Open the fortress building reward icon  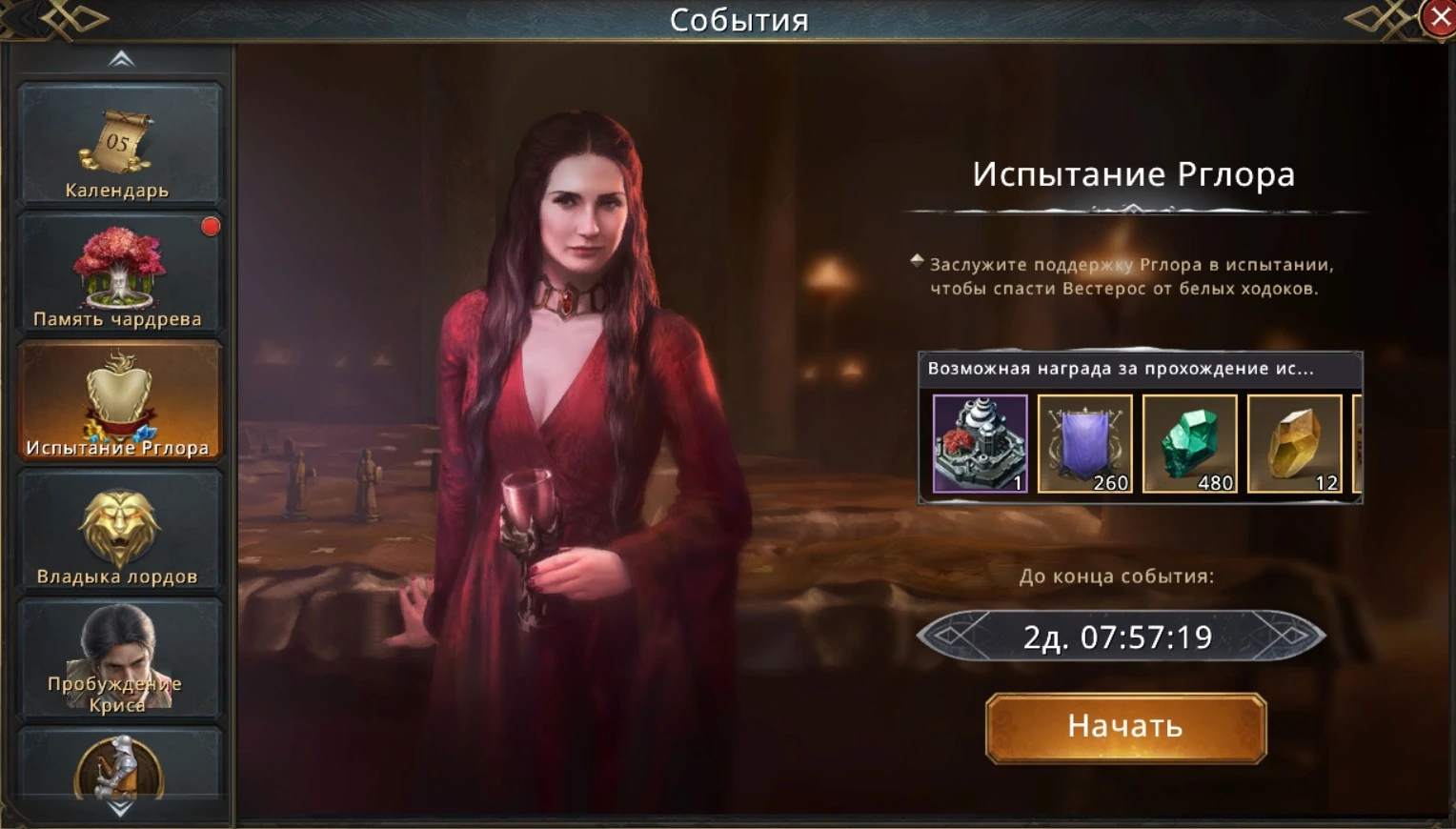[980, 443]
